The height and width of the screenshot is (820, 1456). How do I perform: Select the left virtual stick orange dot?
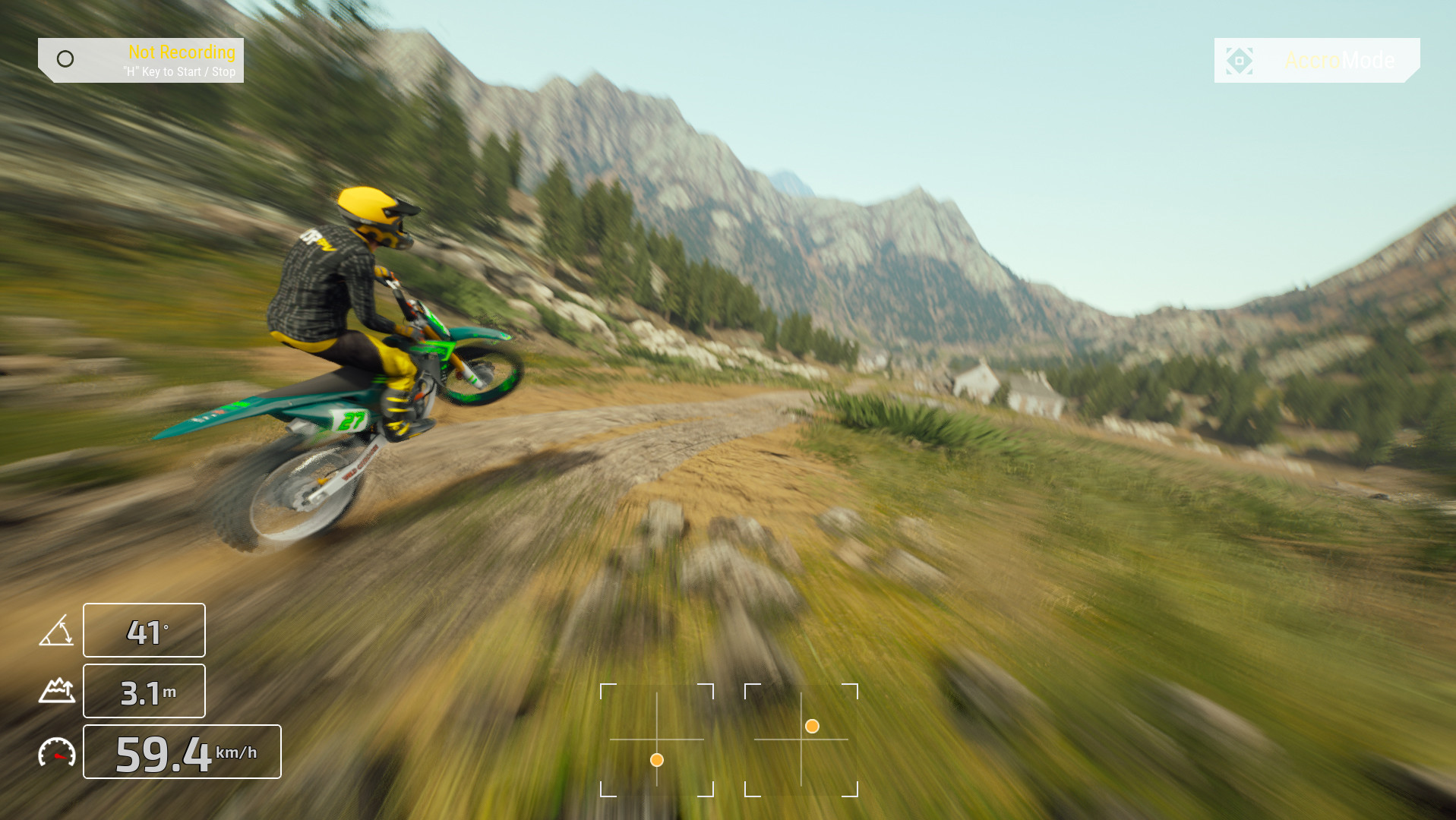point(656,759)
